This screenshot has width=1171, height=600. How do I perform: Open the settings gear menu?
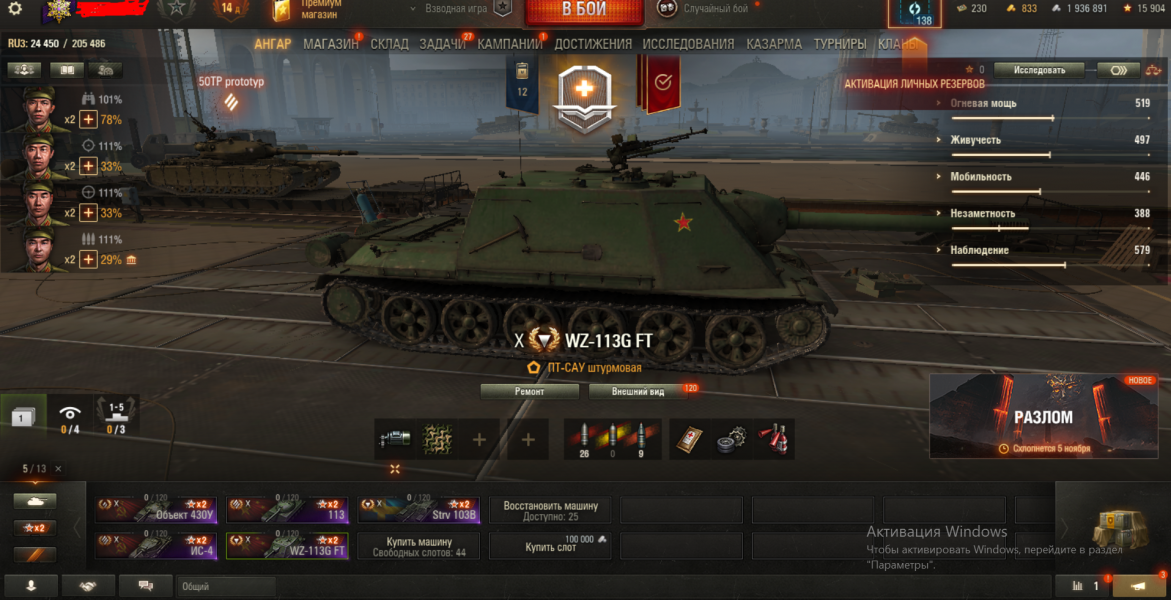point(14,9)
